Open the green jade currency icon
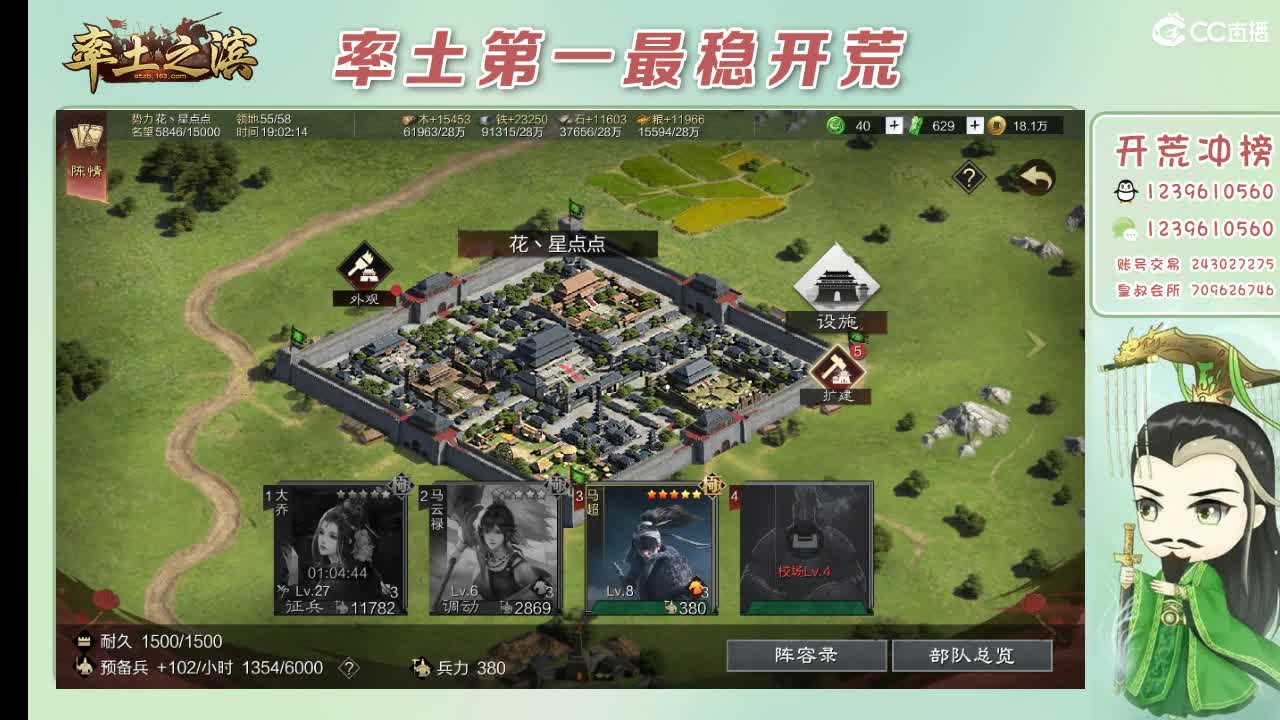Image resolution: width=1280 pixels, height=720 pixels. pos(835,123)
